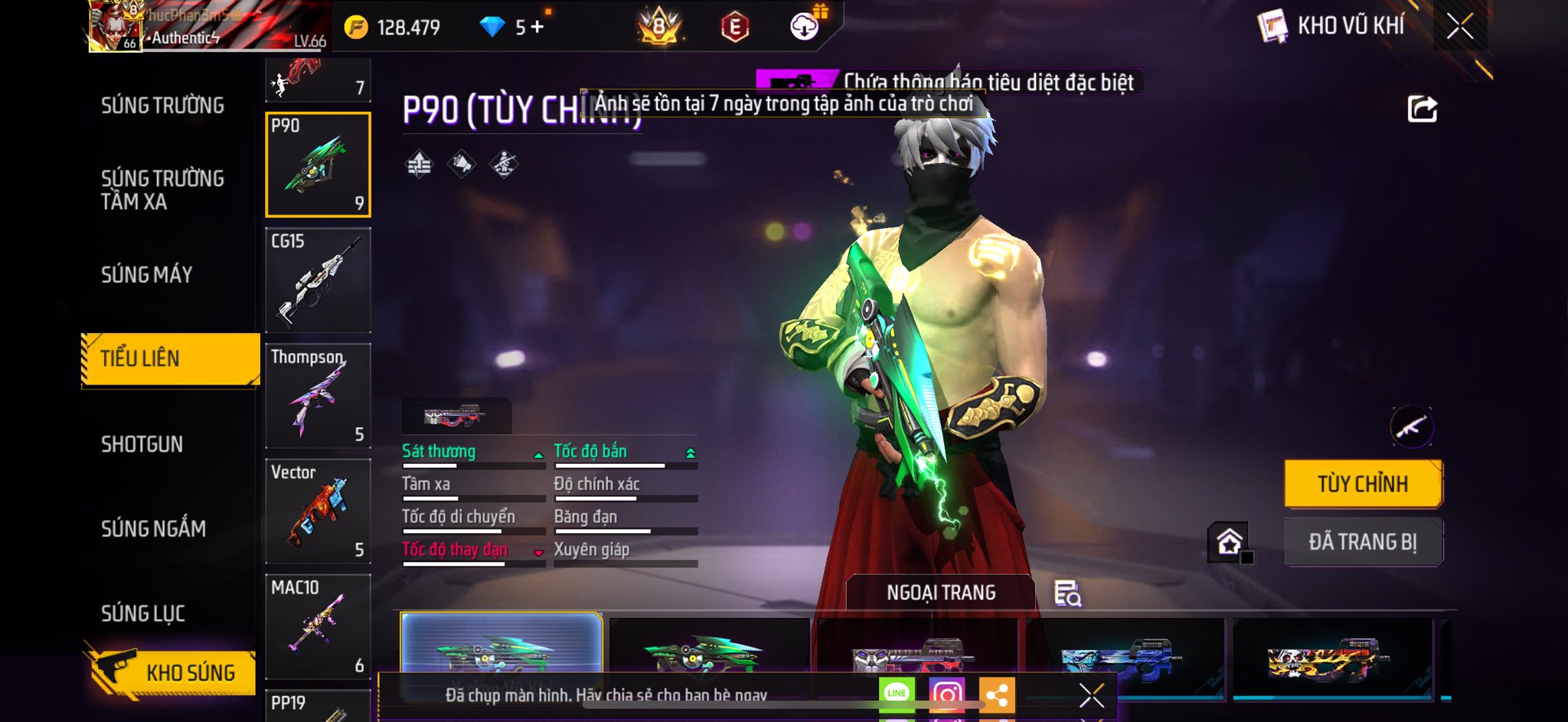Select the CG15 weapon slot
1568x722 pixels.
coord(318,280)
